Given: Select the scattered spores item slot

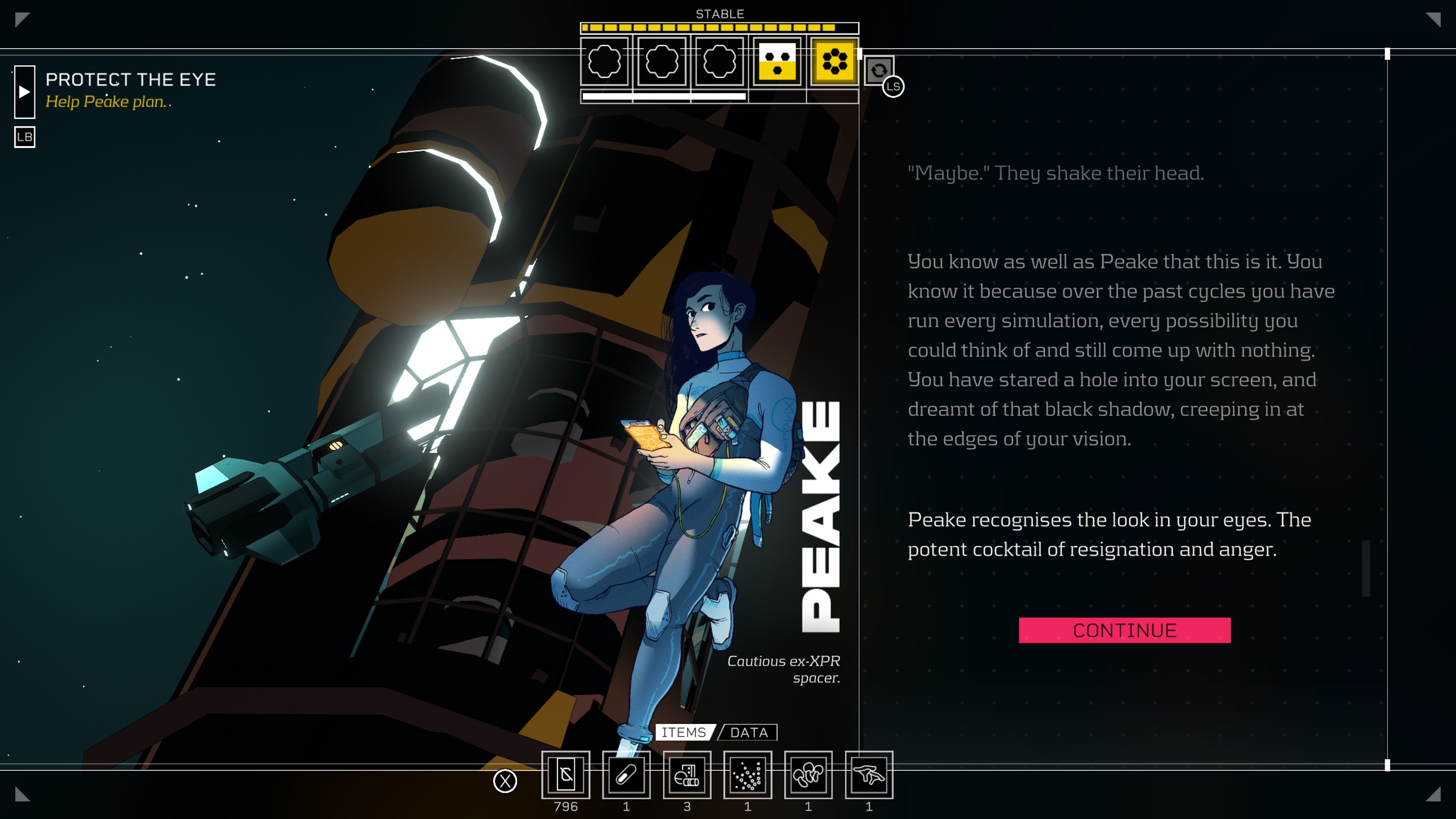Looking at the screenshot, I should pos(747,775).
